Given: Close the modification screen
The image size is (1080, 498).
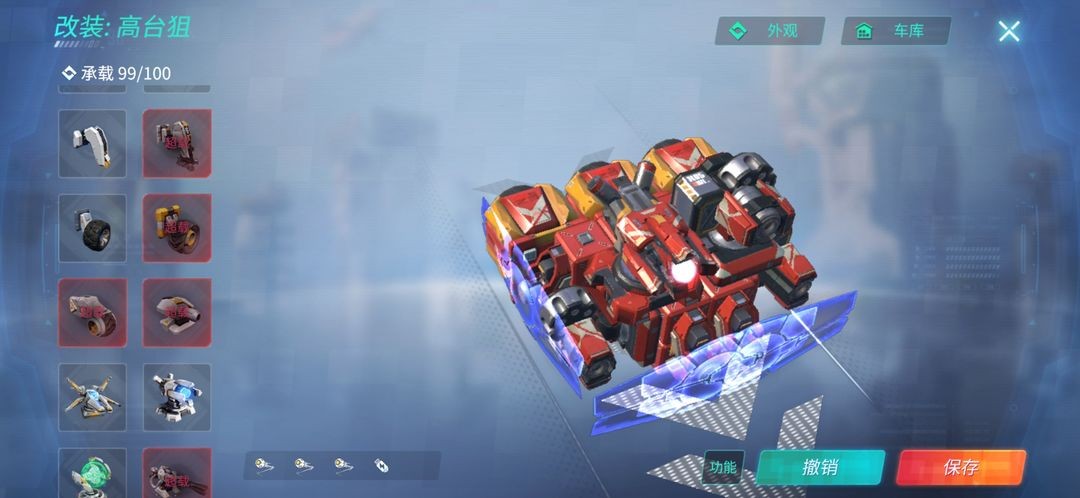Looking at the screenshot, I should point(1009,31).
